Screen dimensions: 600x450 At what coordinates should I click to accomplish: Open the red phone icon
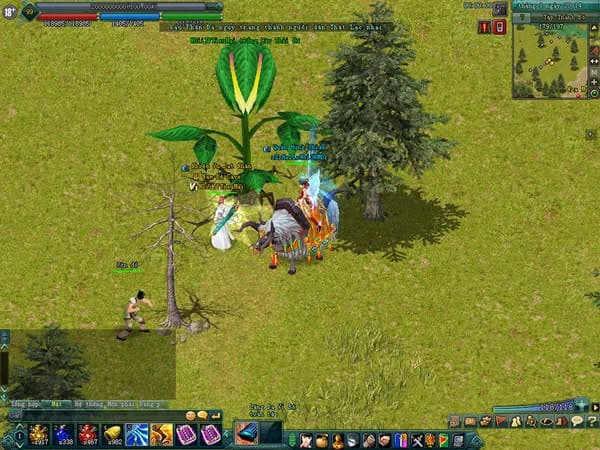pyautogui.click(x=499, y=27)
